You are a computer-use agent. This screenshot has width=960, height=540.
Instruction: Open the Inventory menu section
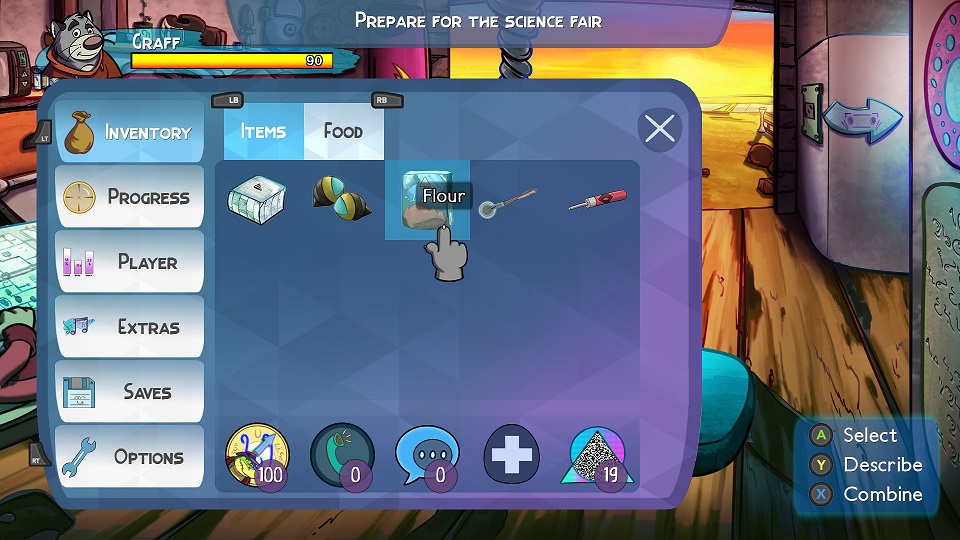(130, 133)
